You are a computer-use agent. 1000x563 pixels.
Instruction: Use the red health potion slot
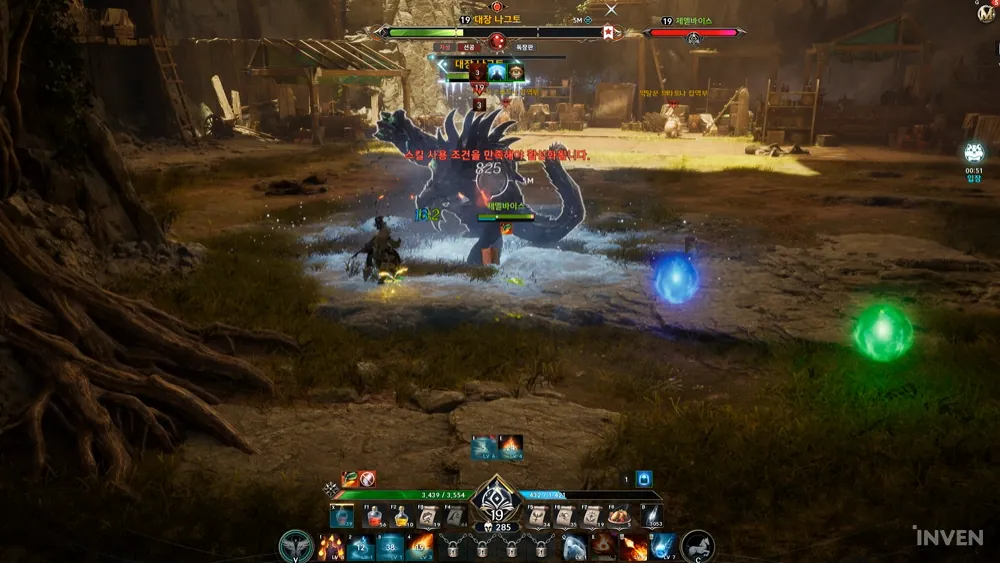tap(374, 516)
